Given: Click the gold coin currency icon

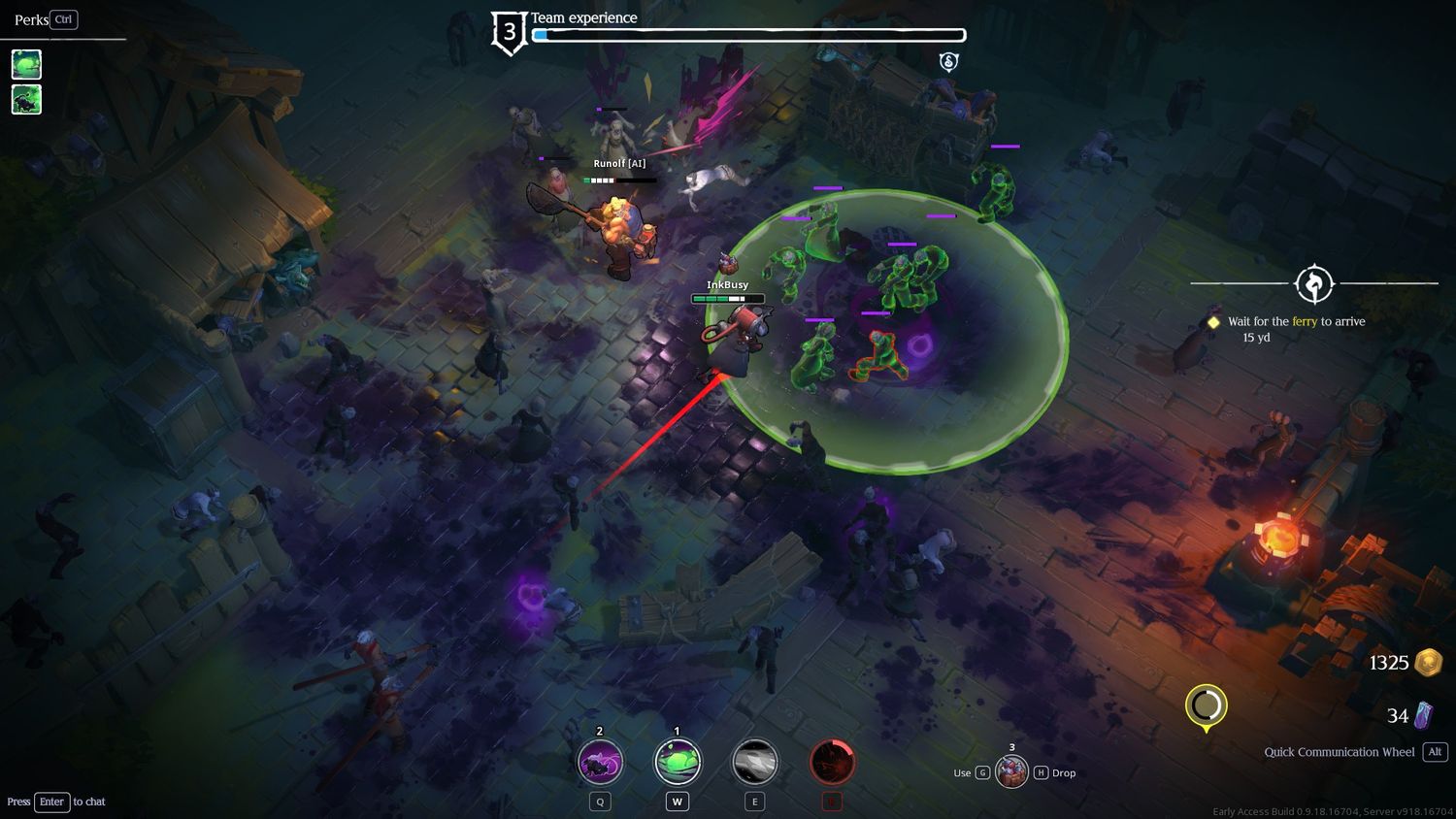Looking at the screenshot, I should point(1428,663).
